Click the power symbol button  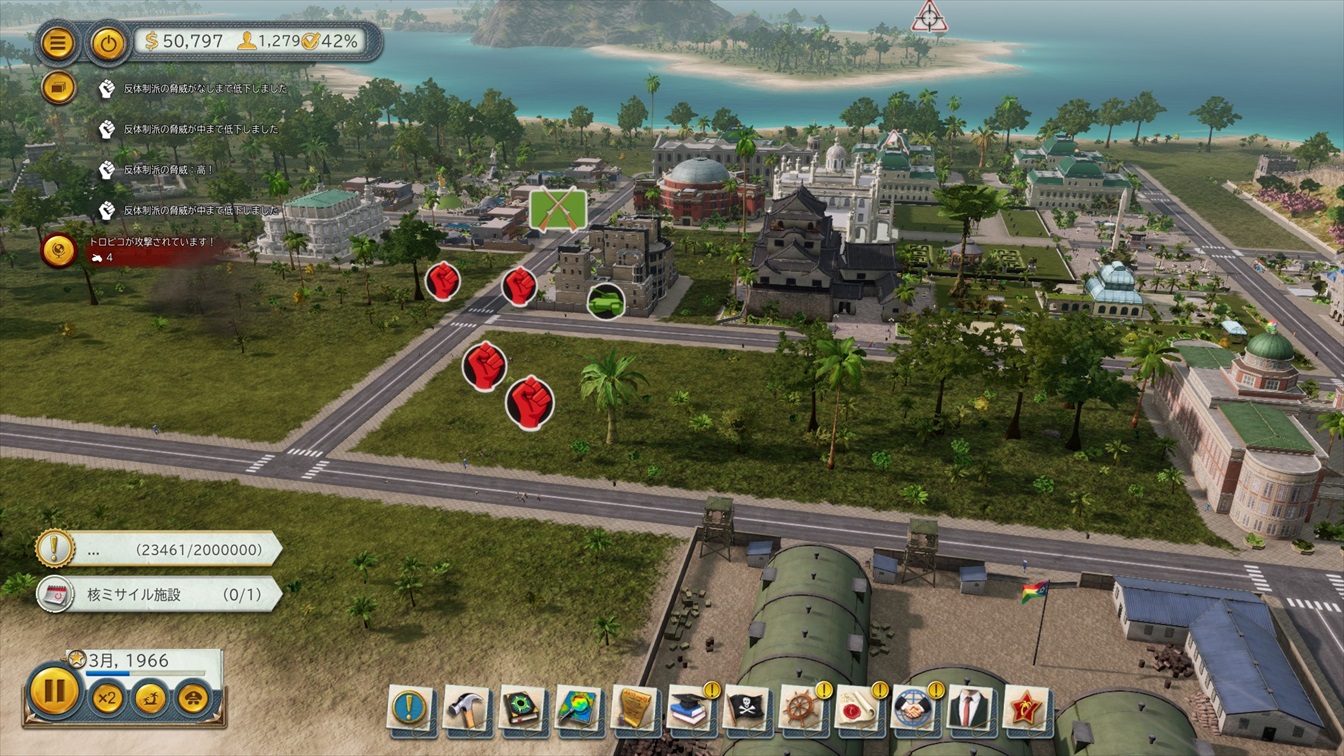[x=108, y=43]
